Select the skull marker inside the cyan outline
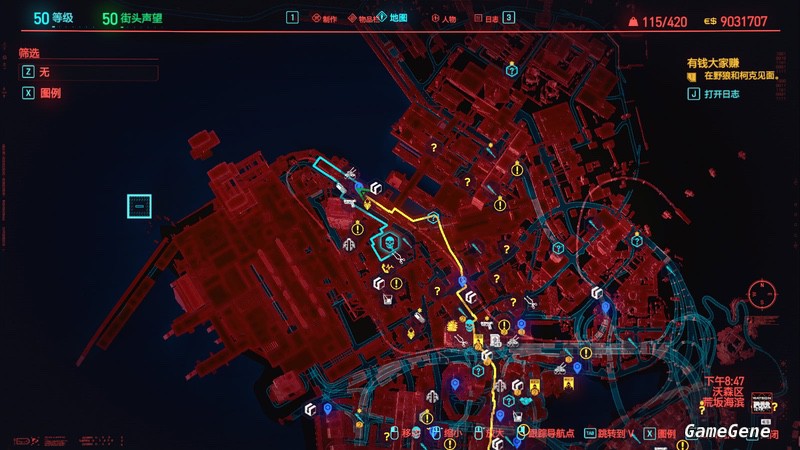 coord(387,242)
